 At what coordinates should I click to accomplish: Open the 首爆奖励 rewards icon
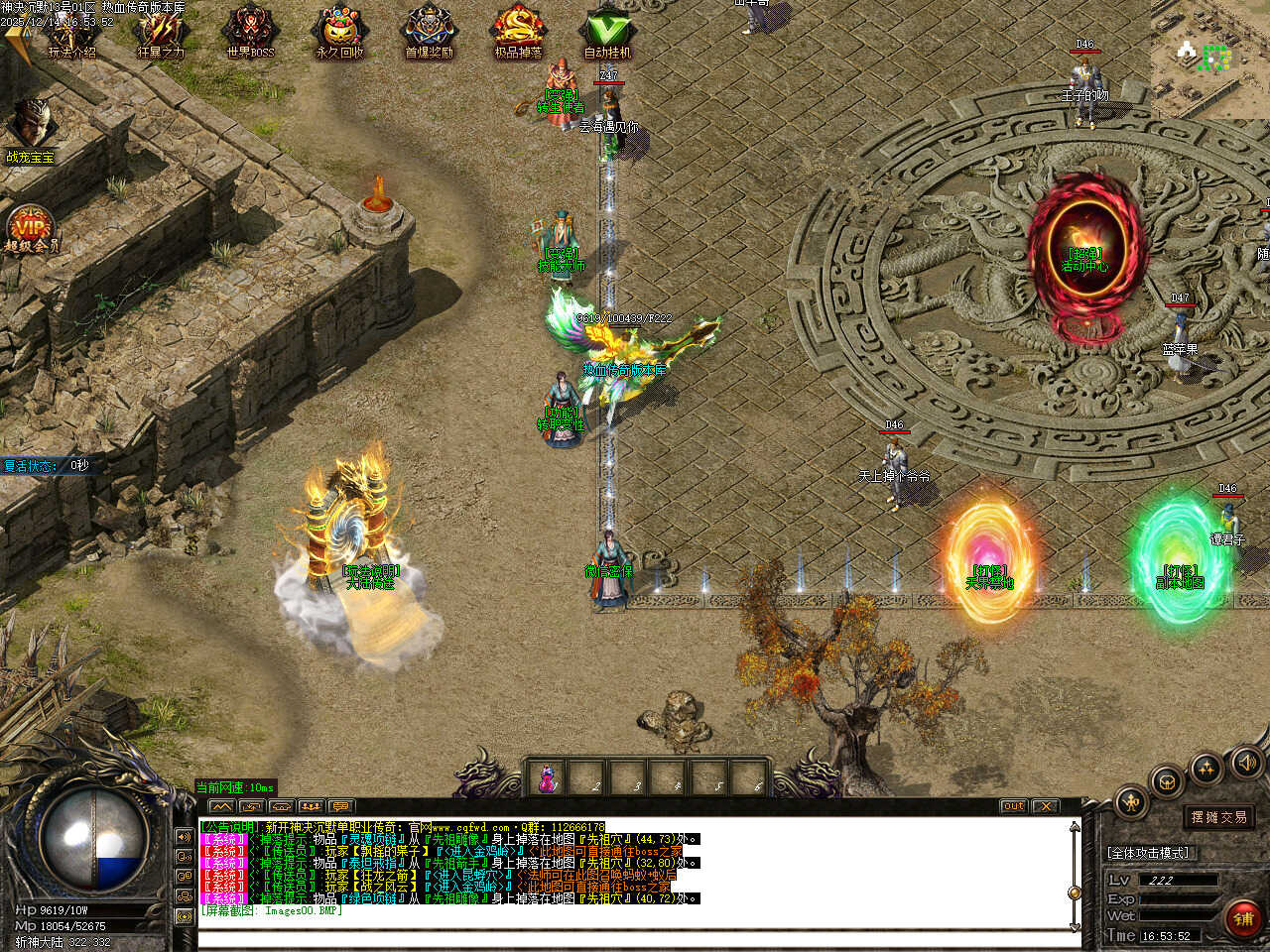429,33
